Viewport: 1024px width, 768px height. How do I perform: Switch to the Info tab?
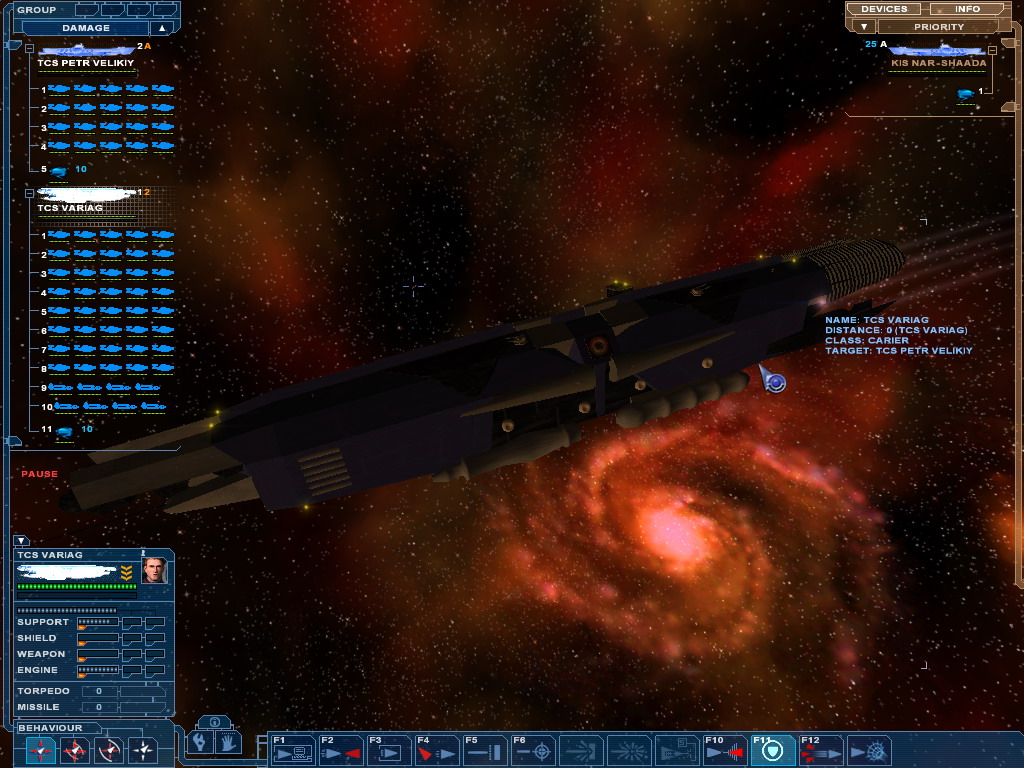point(967,9)
